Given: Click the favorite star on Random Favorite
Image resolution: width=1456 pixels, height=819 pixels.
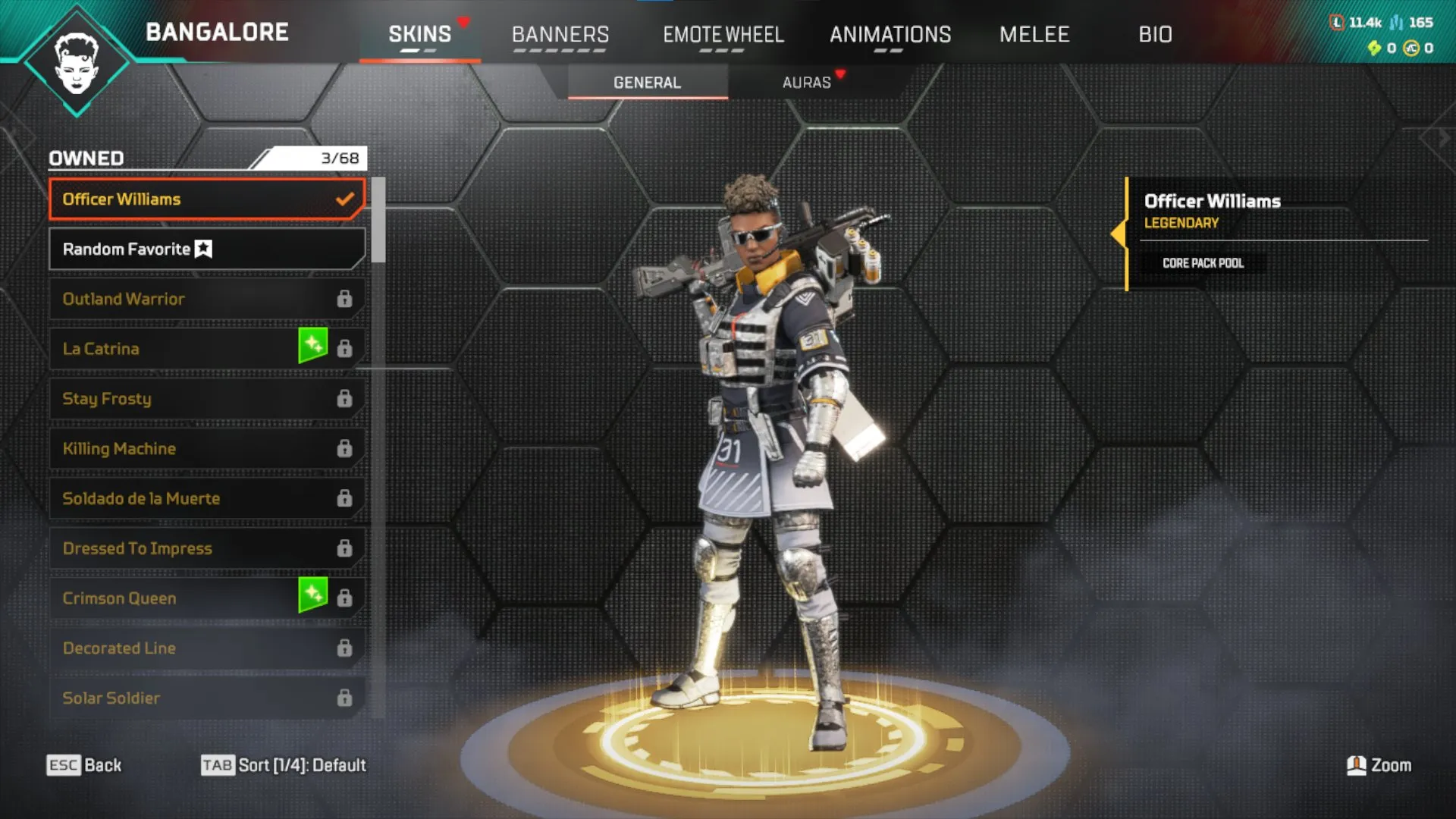Looking at the screenshot, I should (x=203, y=249).
